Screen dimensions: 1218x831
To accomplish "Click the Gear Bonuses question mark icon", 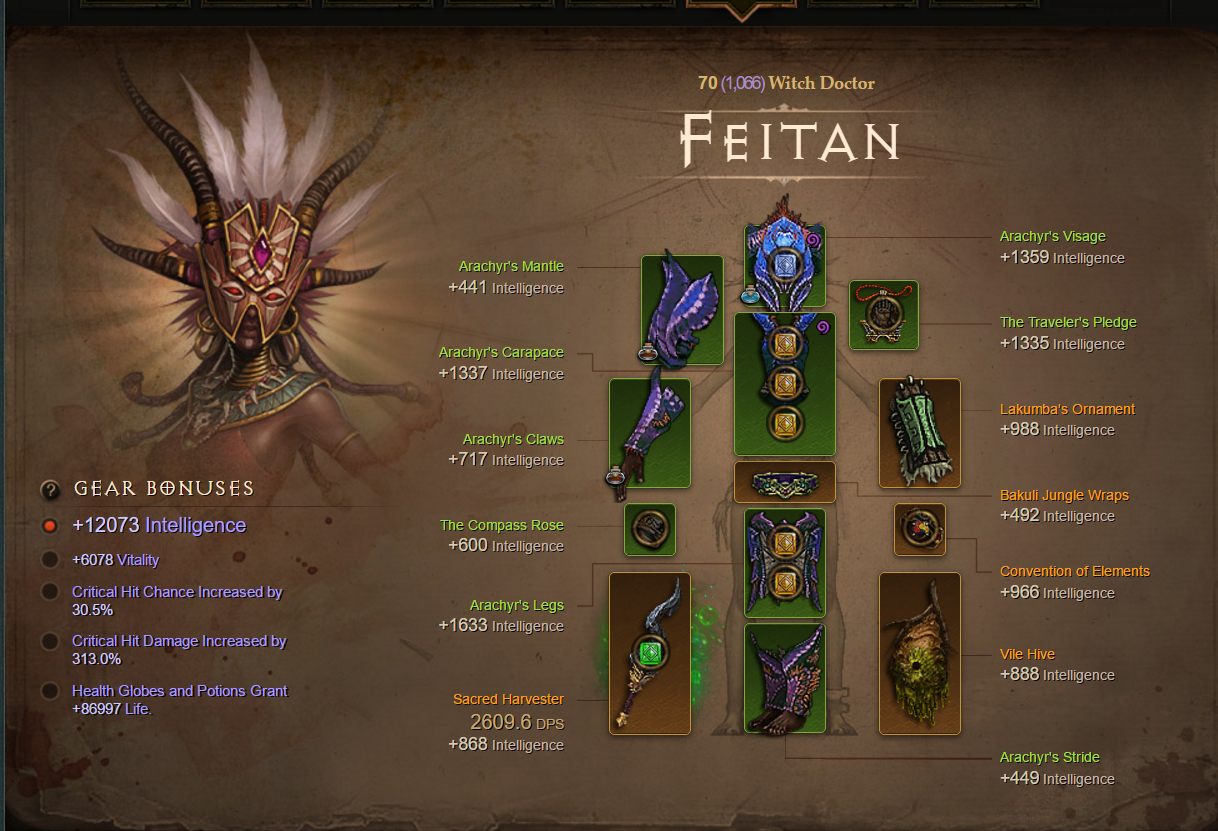I will coord(50,489).
